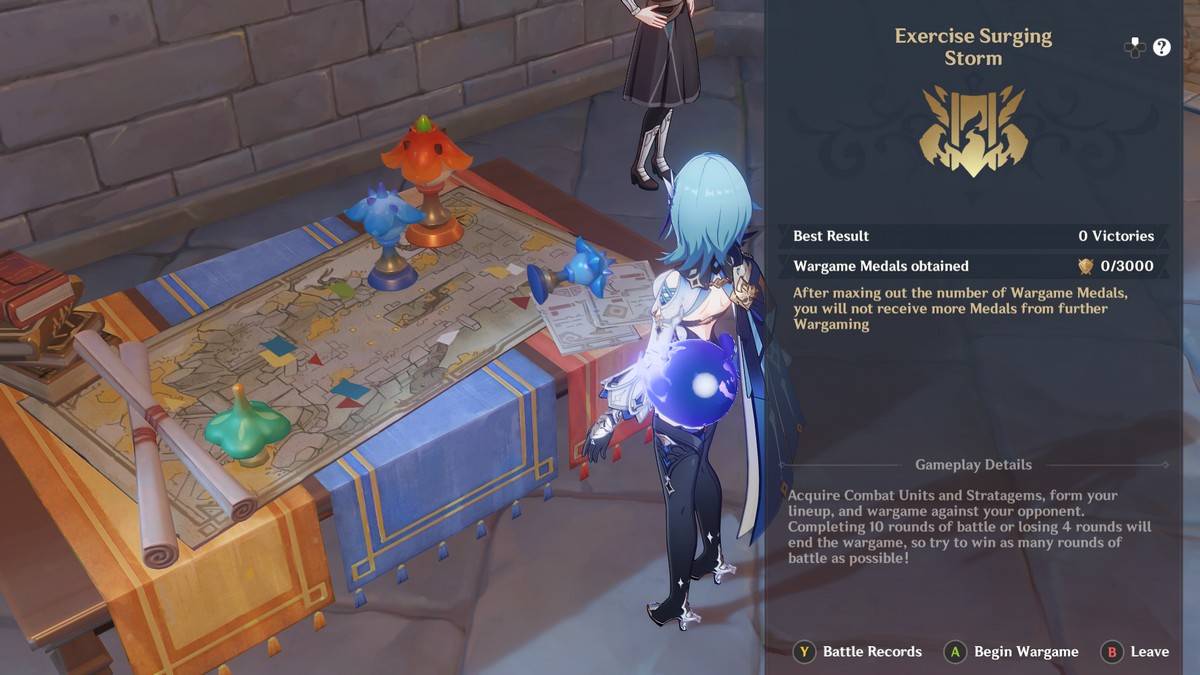
Task: Begin the Wargame
Action: 1014,652
